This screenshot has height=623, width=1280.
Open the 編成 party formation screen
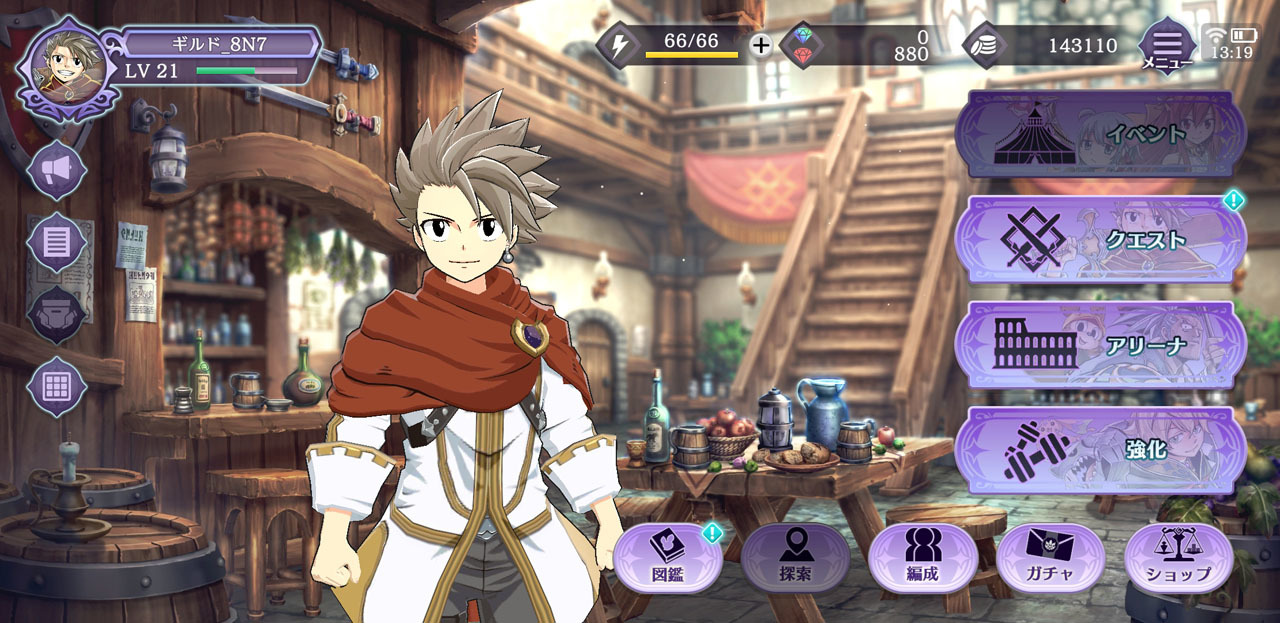(x=922, y=558)
